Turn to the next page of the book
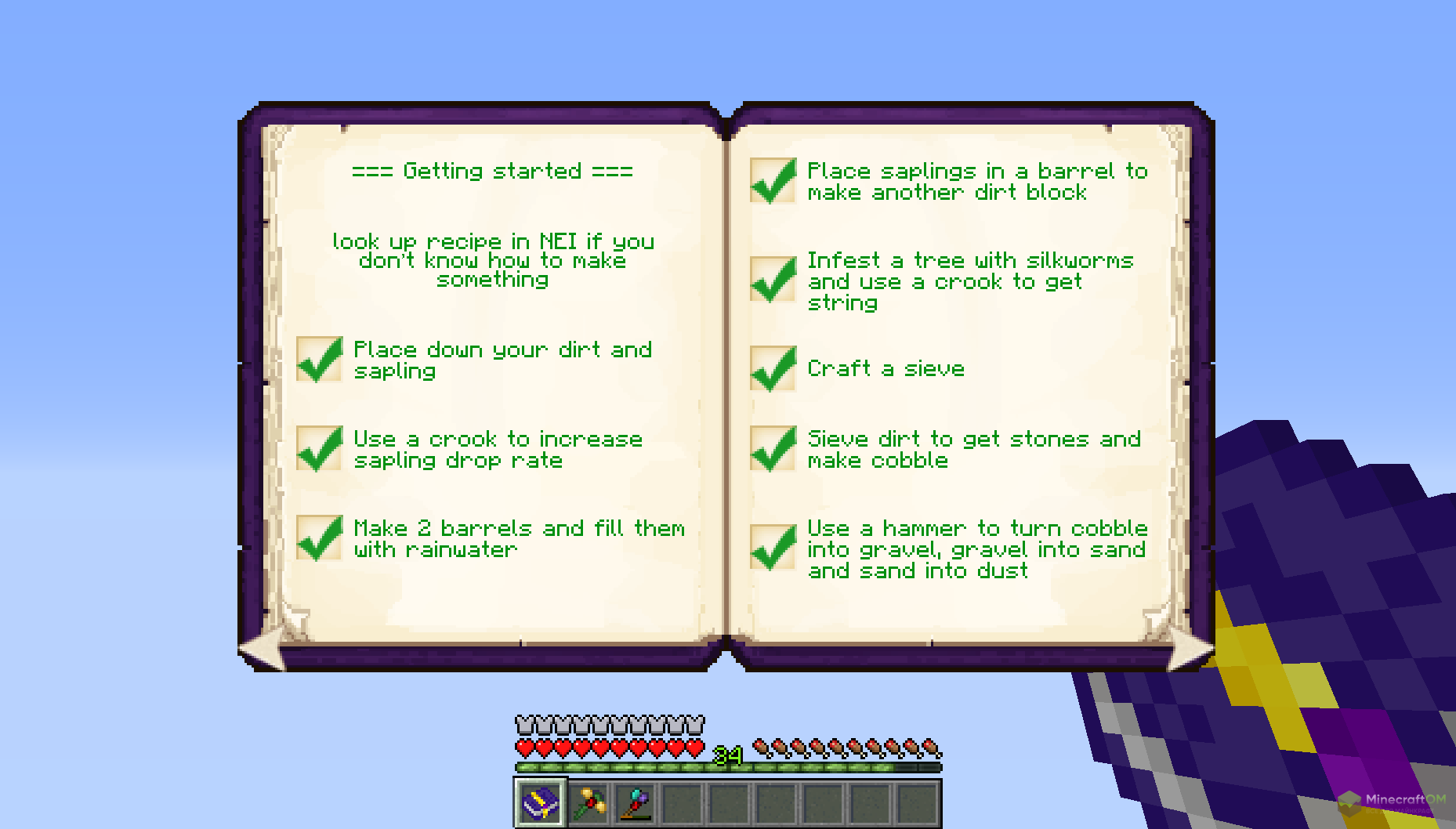This screenshot has height=829, width=1456. (1189, 650)
